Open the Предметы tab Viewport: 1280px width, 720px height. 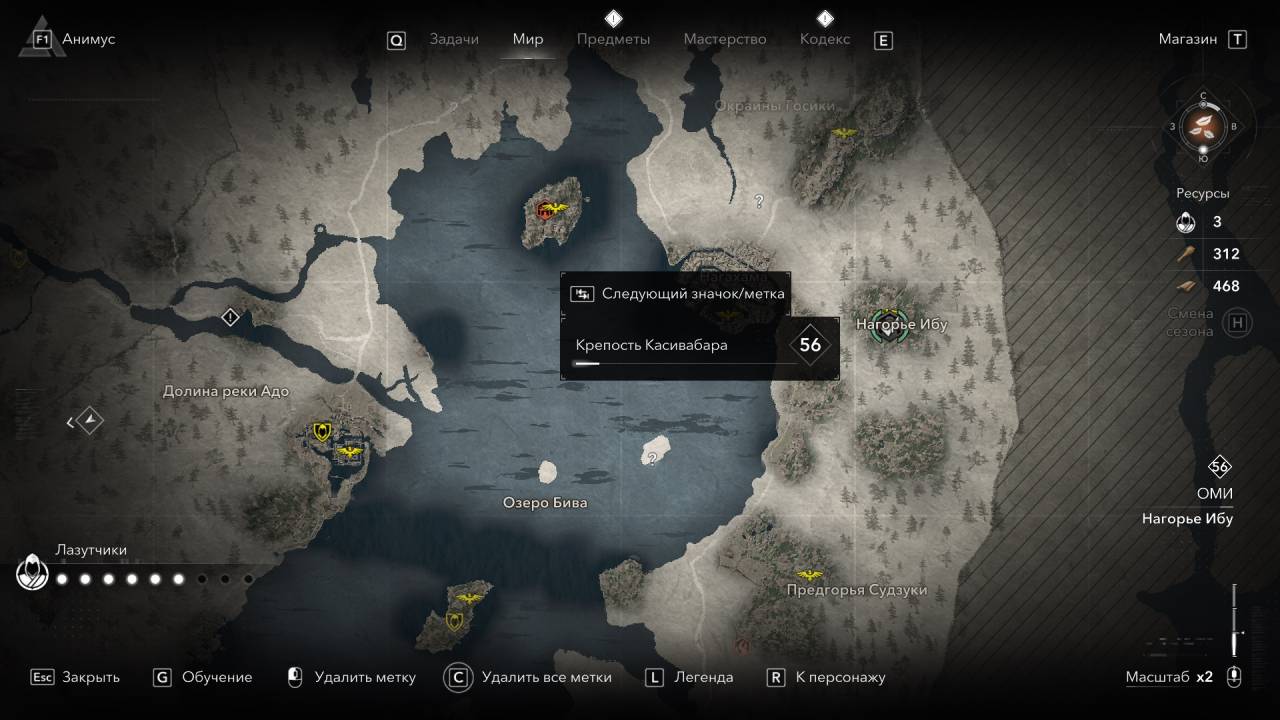click(613, 39)
